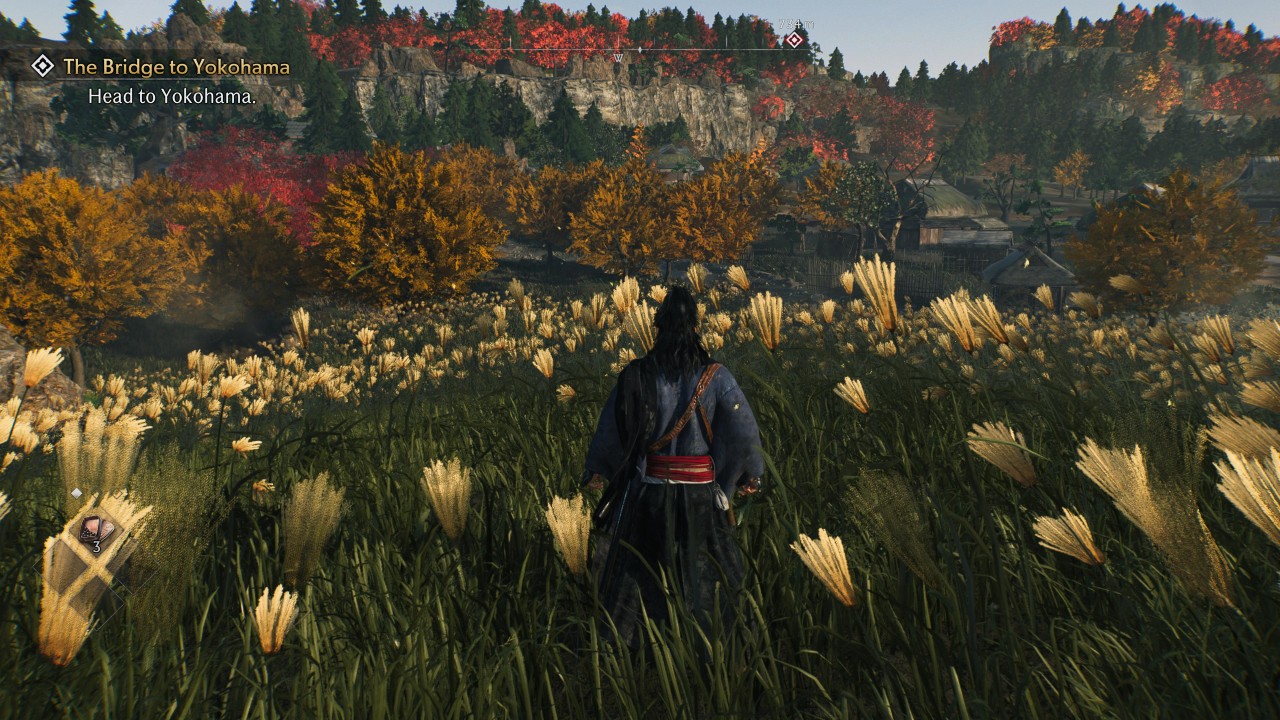Click the 734 m distance label

(x=797, y=22)
